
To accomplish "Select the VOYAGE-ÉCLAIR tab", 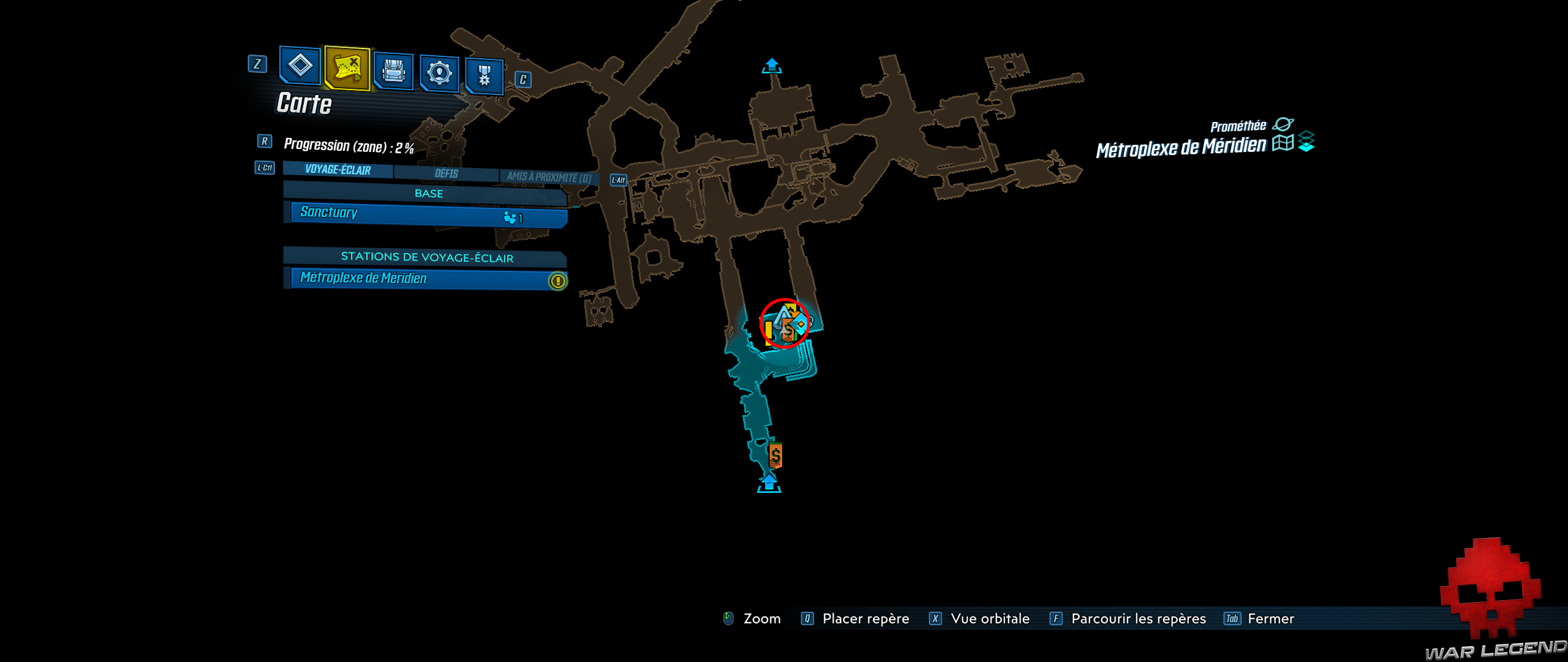I will (337, 172).
